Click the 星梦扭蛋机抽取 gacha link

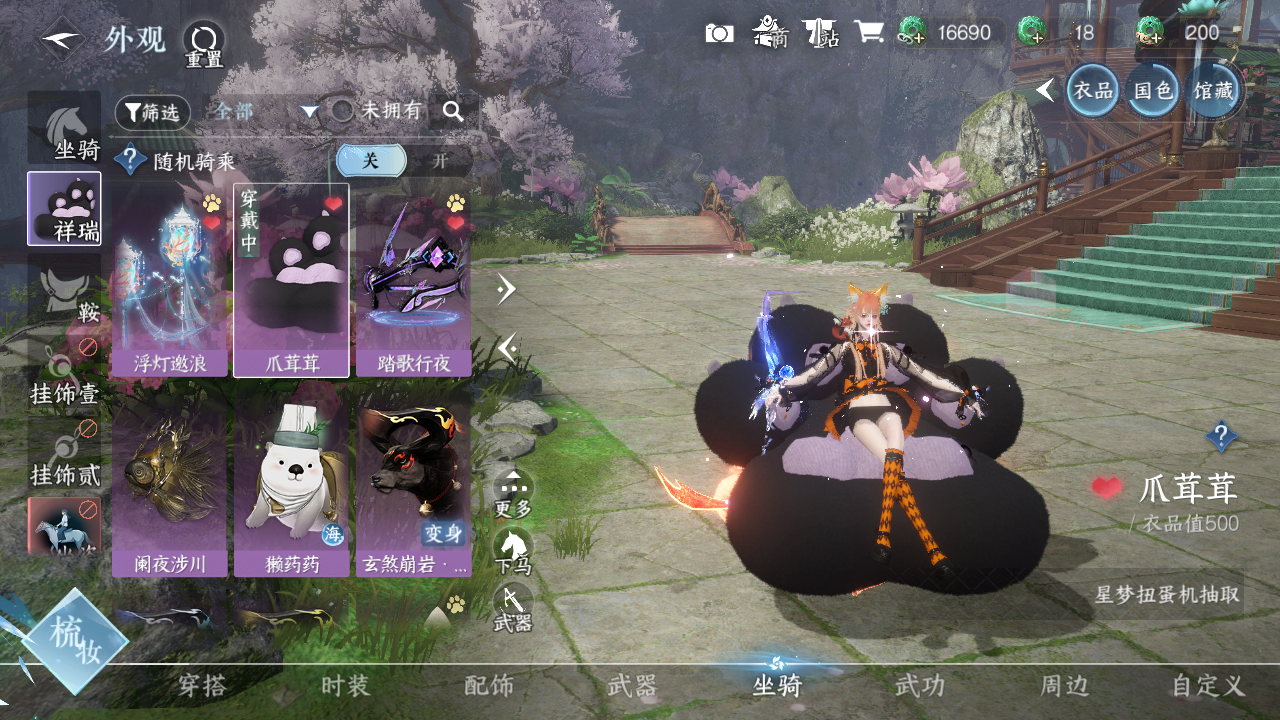click(1167, 595)
